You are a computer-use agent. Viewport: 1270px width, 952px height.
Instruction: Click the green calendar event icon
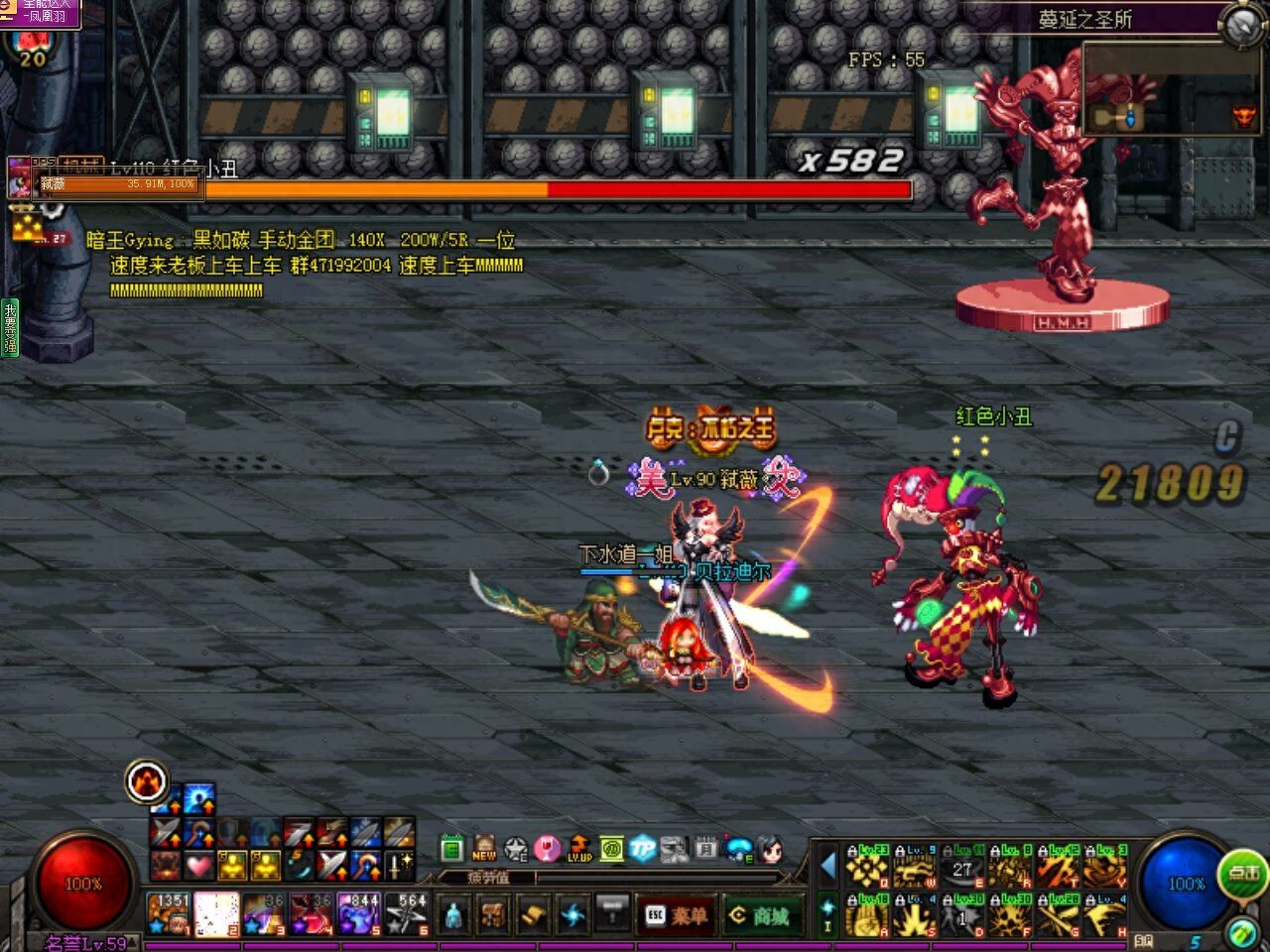click(x=452, y=849)
